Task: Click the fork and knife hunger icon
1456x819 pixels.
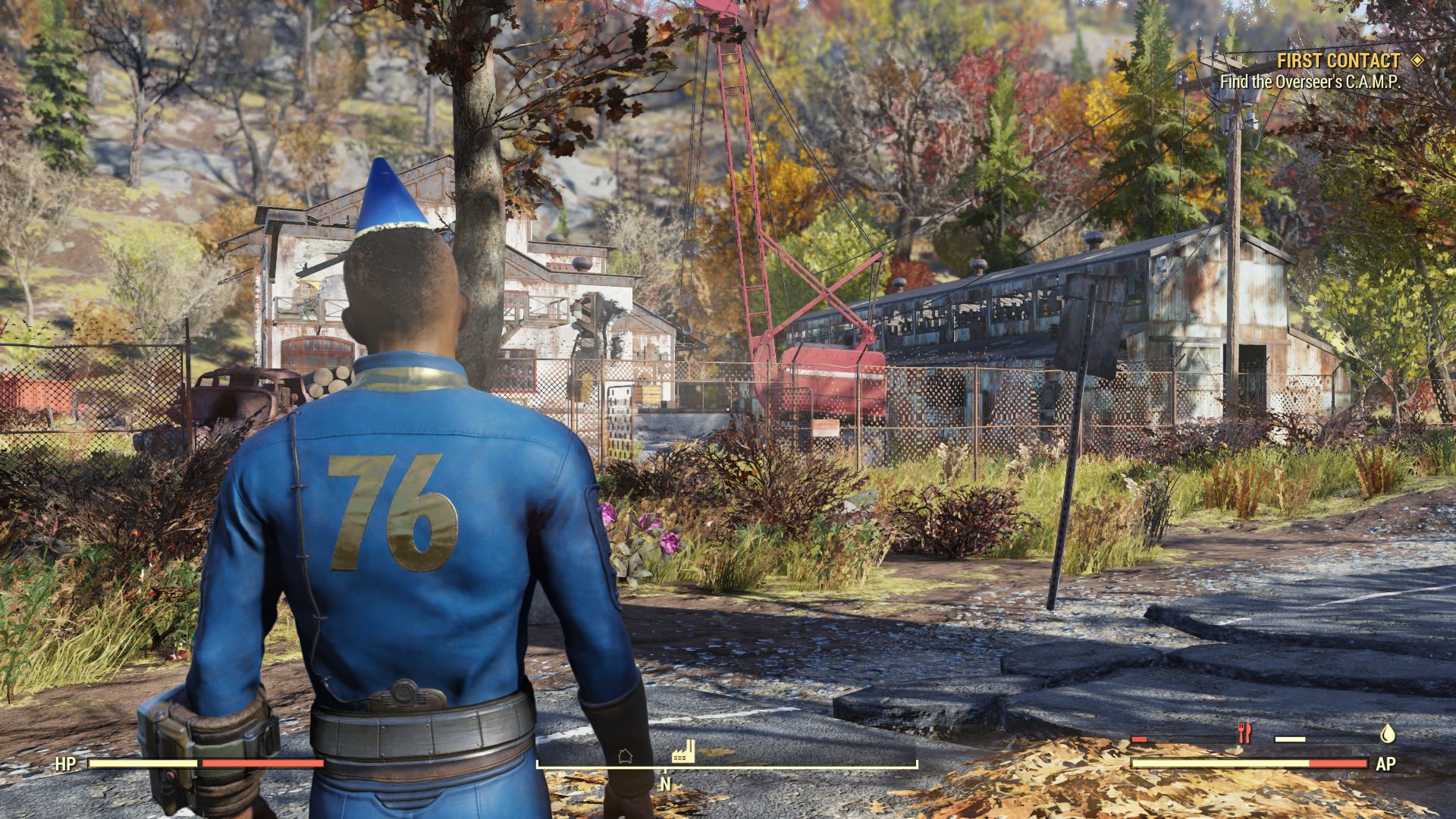Action: [x=1244, y=733]
